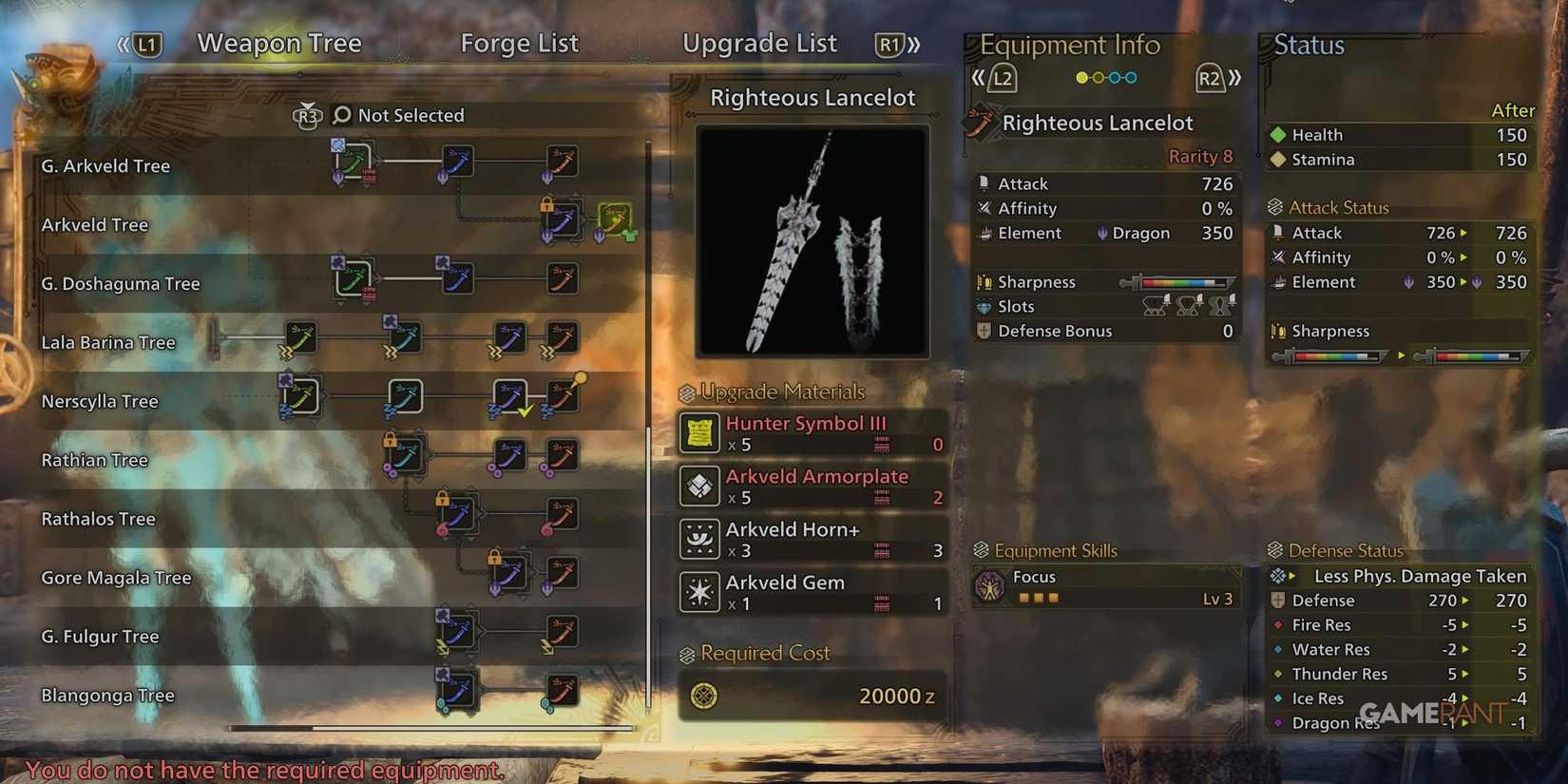Click the Sharpness gauge bar
This screenshot has width=1568, height=784.
(x=1178, y=281)
